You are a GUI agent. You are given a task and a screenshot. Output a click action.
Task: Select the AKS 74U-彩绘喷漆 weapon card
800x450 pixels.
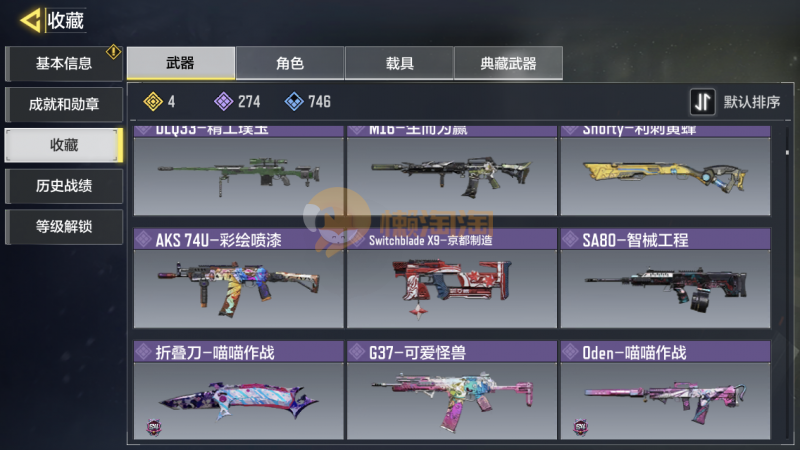[239, 276]
